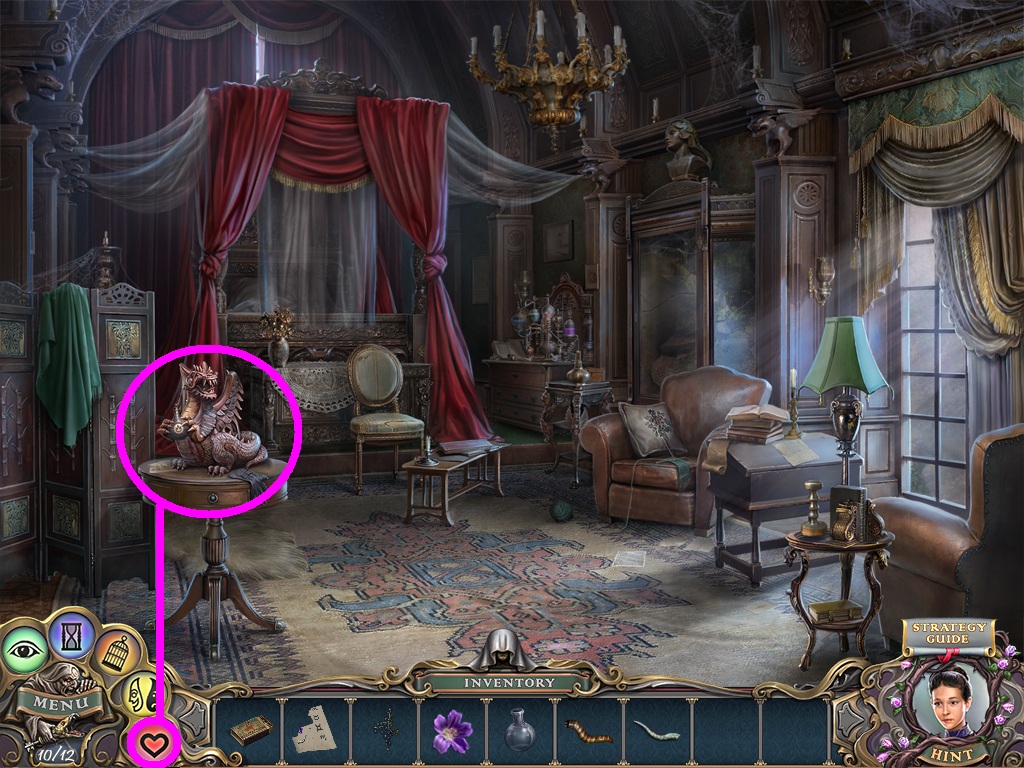
Task: Select the hourglass amulet icon
Action: tap(71, 632)
